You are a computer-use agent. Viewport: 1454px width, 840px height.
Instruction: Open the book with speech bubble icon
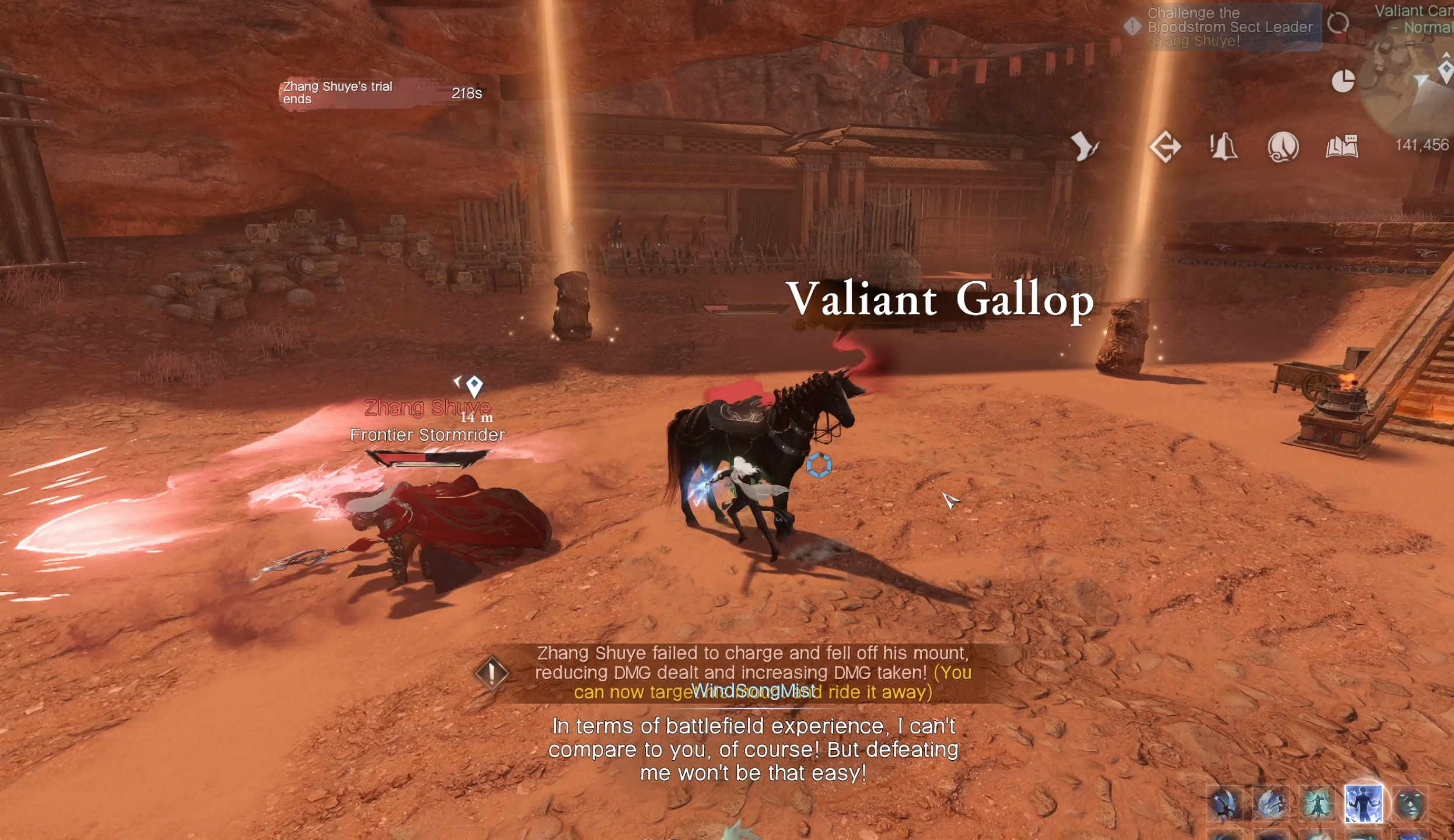[1342, 146]
